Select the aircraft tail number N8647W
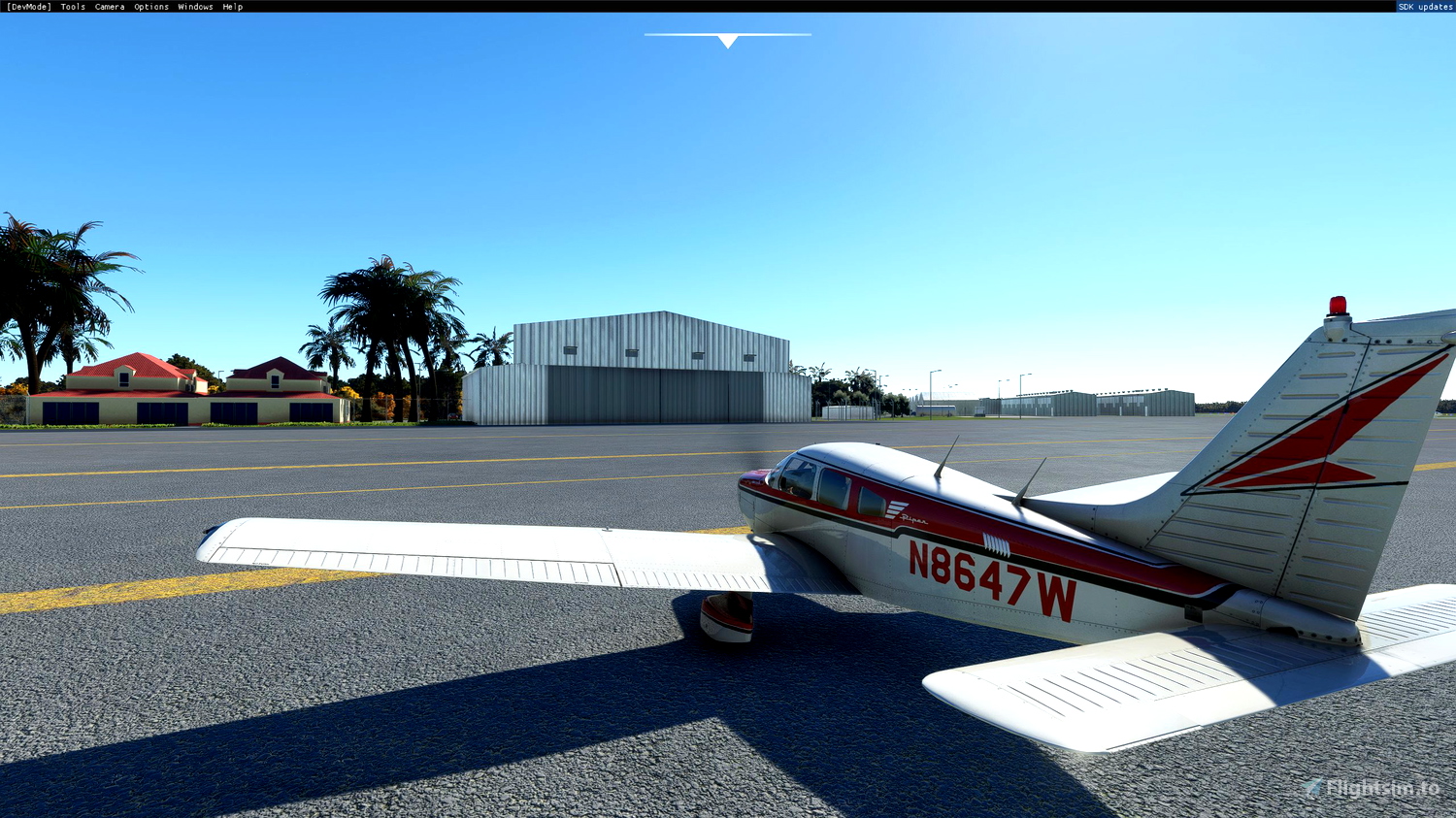Viewport: 1456px width, 818px height. [992, 579]
